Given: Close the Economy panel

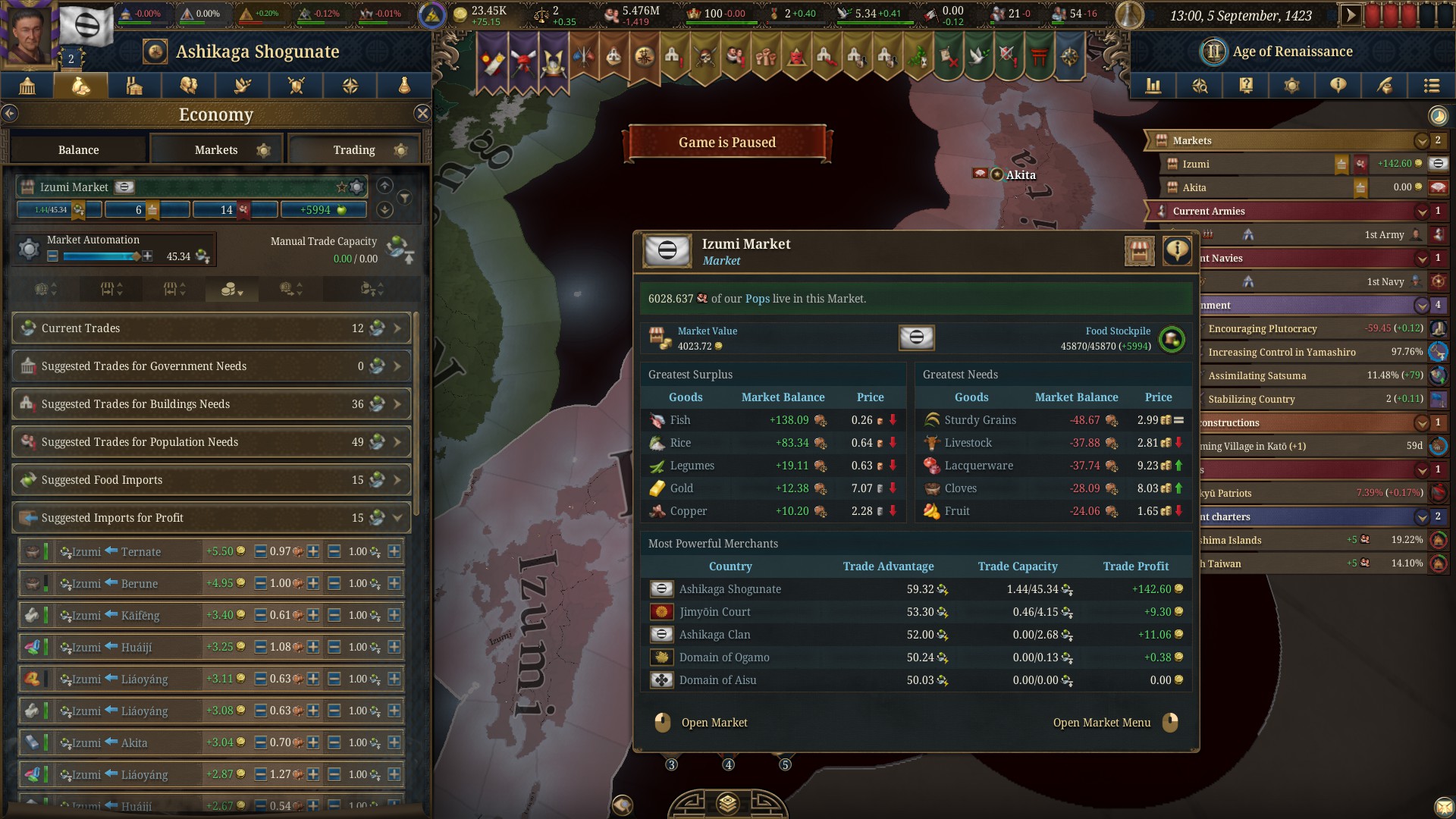Looking at the screenshot, I should [x=422, y=114].
